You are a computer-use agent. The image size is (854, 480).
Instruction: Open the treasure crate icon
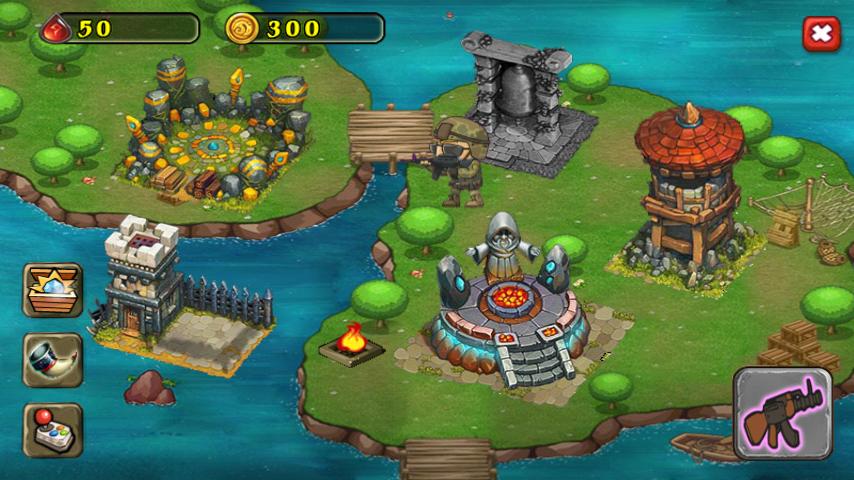(x=52, y=290)
